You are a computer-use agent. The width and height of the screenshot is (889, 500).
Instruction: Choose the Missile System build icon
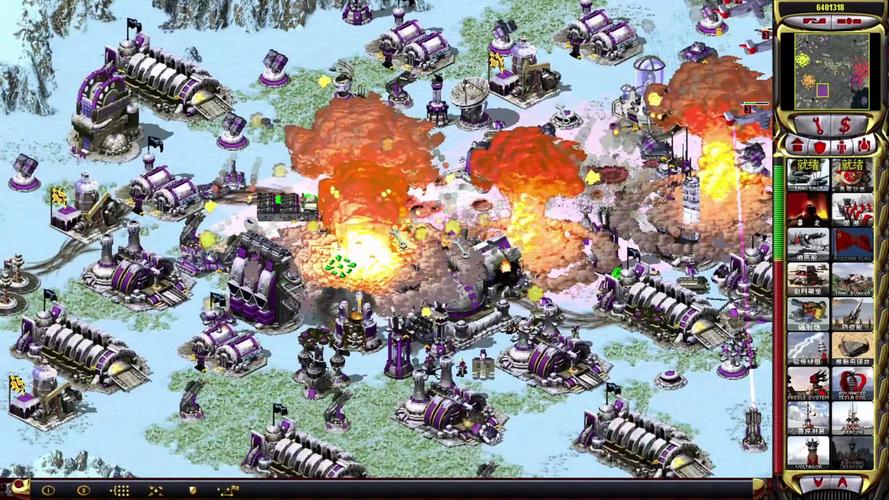coord(807,383)
